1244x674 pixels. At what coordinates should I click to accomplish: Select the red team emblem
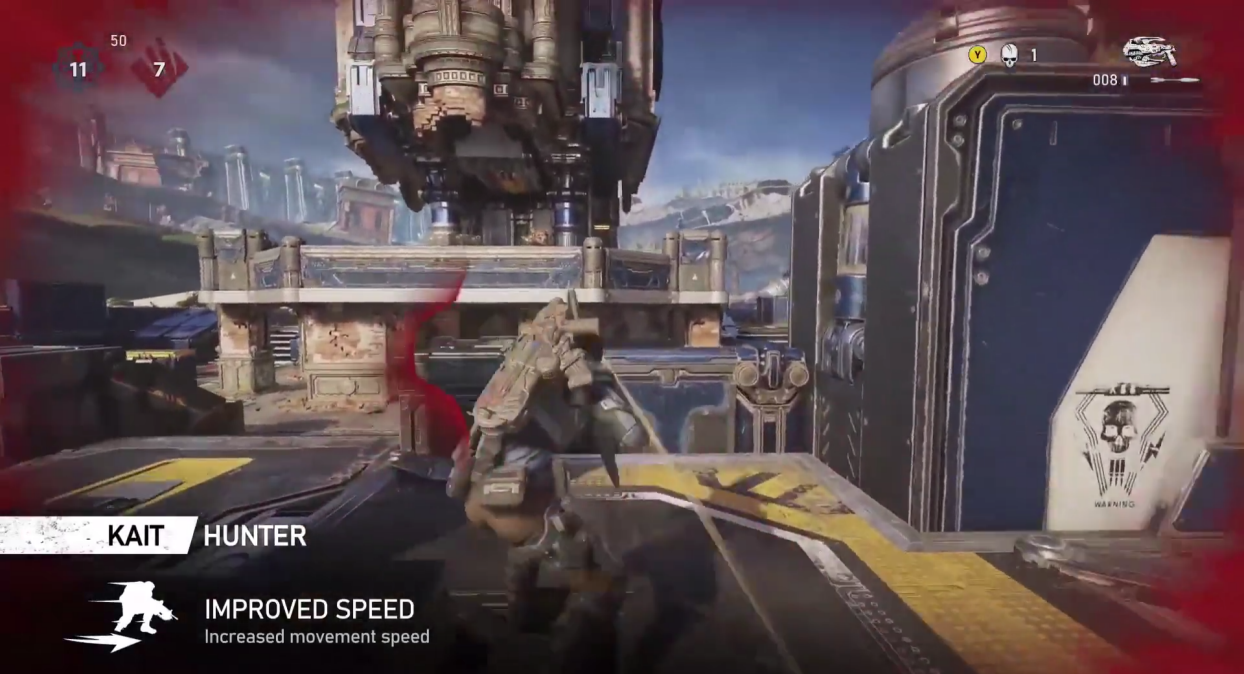pos(158,70)
